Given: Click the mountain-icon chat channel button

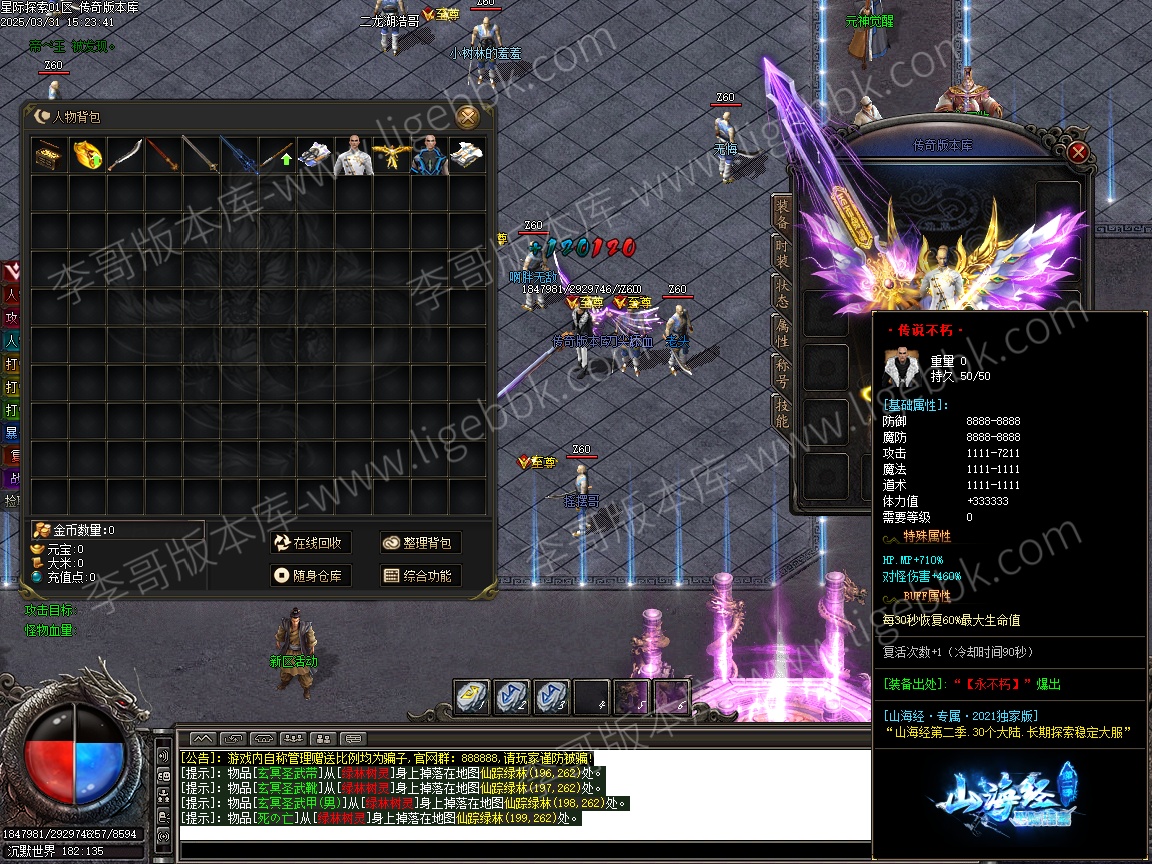Looking at the screenshot, I should (x=204, y=739).
